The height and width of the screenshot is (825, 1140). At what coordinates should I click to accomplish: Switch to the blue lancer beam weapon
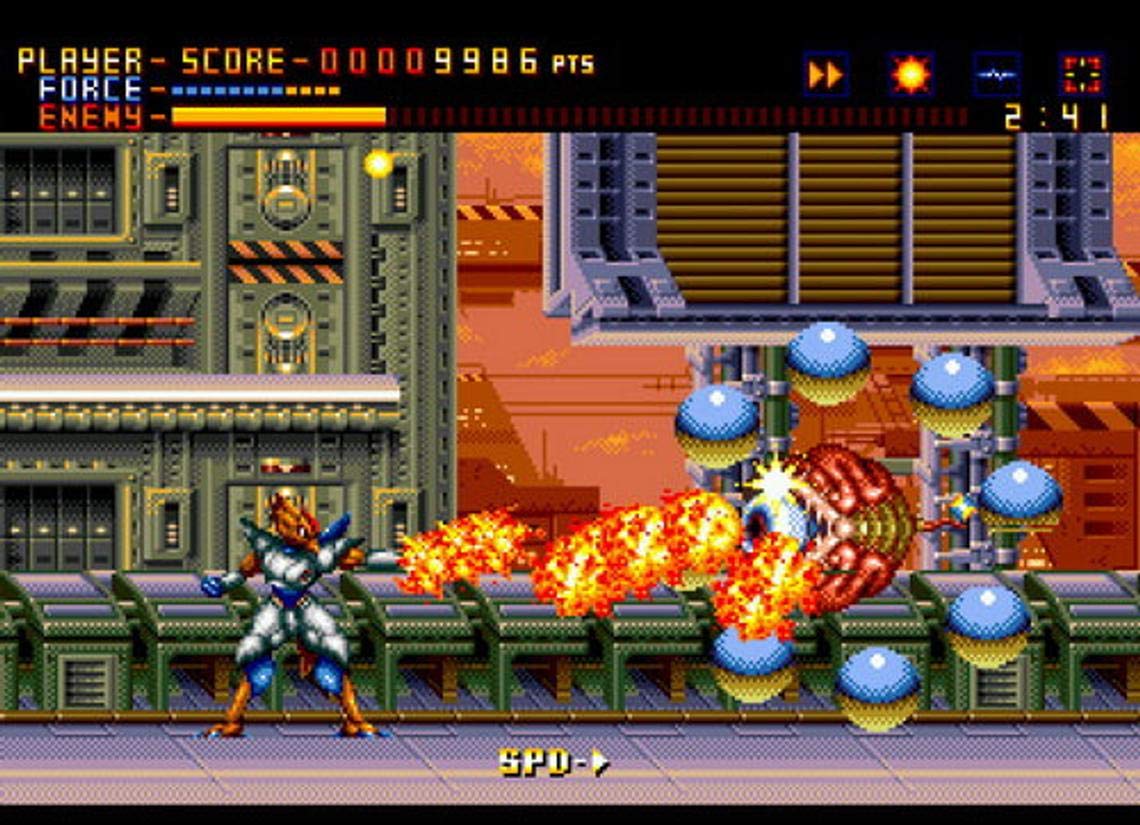pyautogui.click(x=997, y=75)
